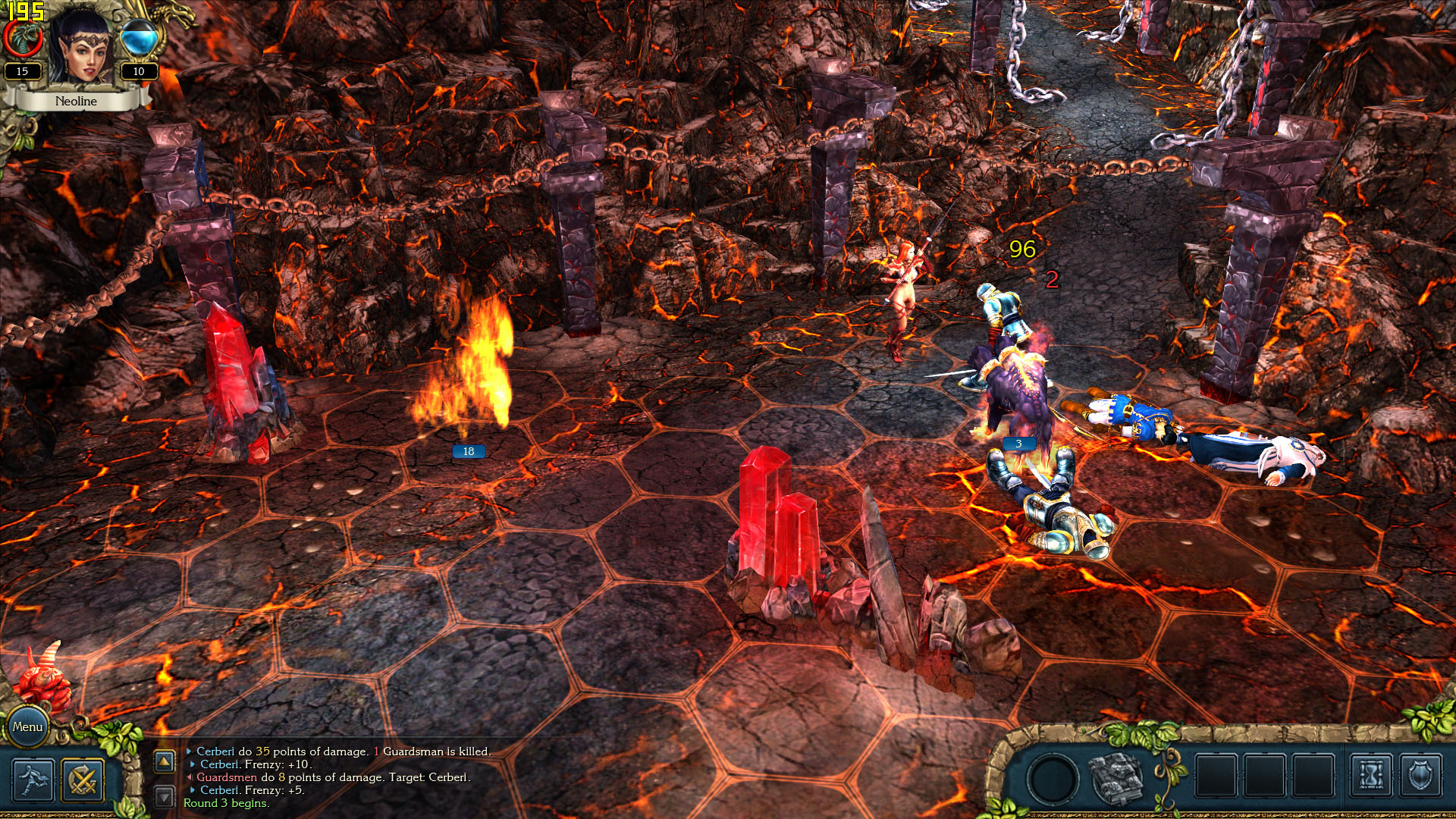Click the blue mana orb
Viewport: 1456px width, 819px height.
click(139, 38)
